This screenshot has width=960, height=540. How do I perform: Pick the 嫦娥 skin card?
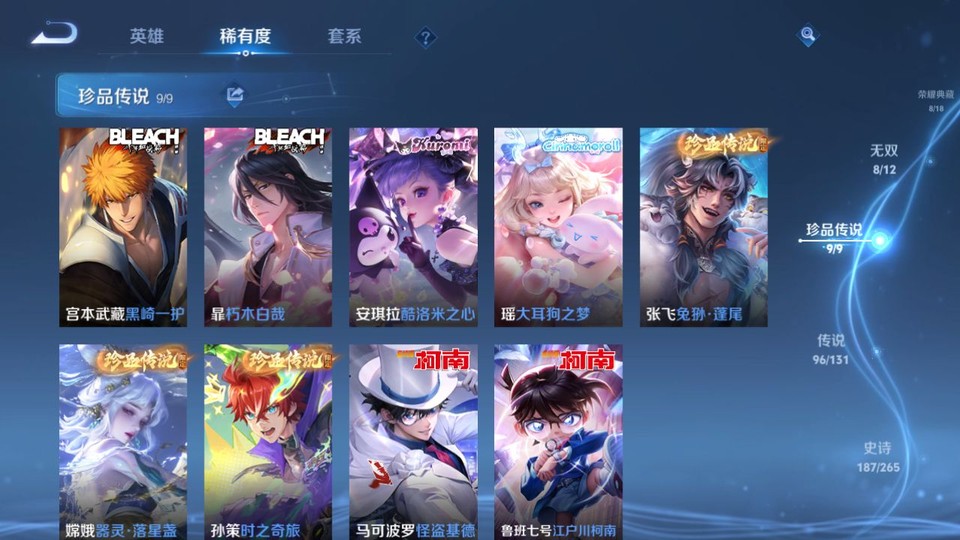click(123, 442)
